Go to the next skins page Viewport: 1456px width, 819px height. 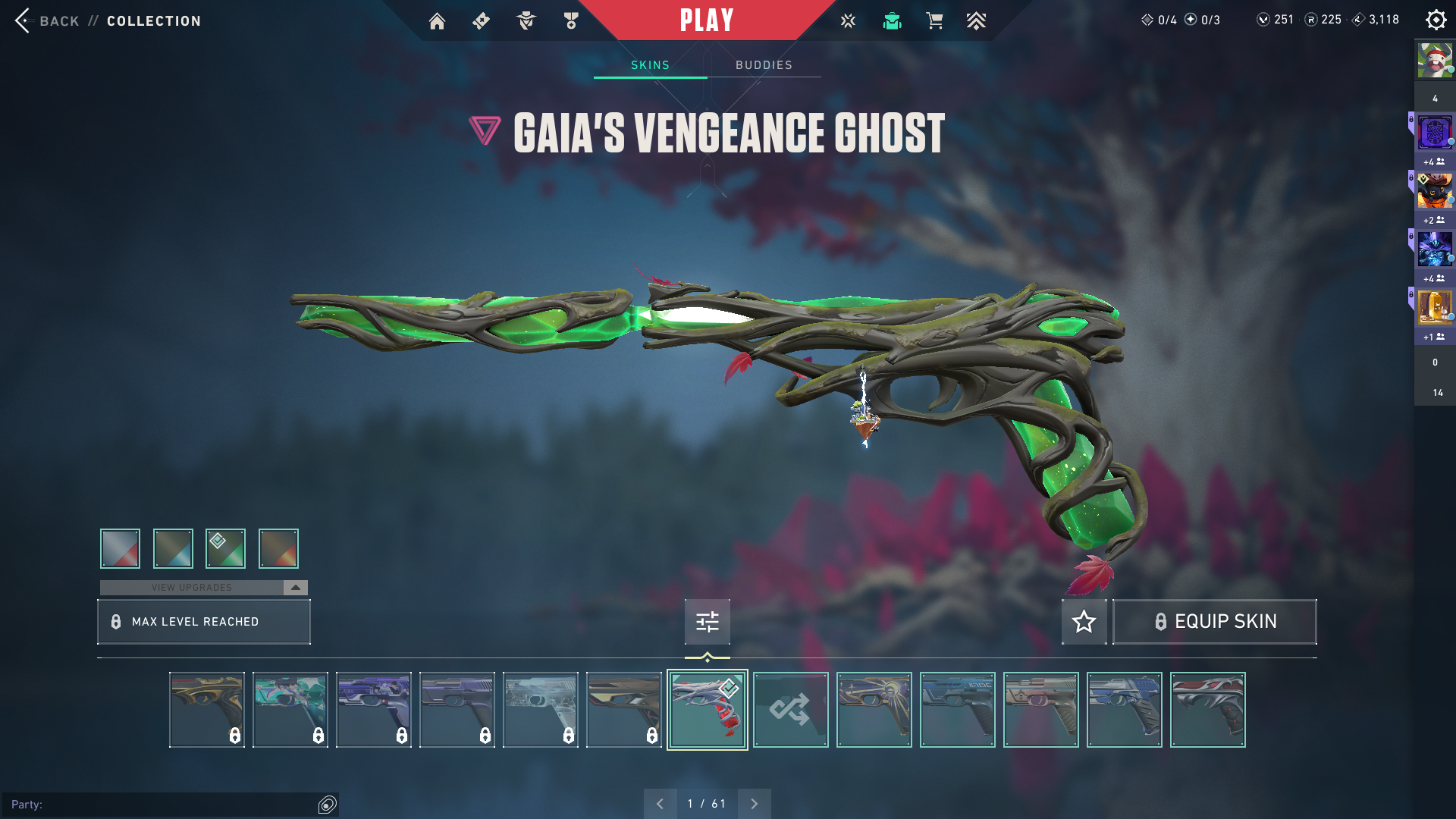[x=754, y=804]
